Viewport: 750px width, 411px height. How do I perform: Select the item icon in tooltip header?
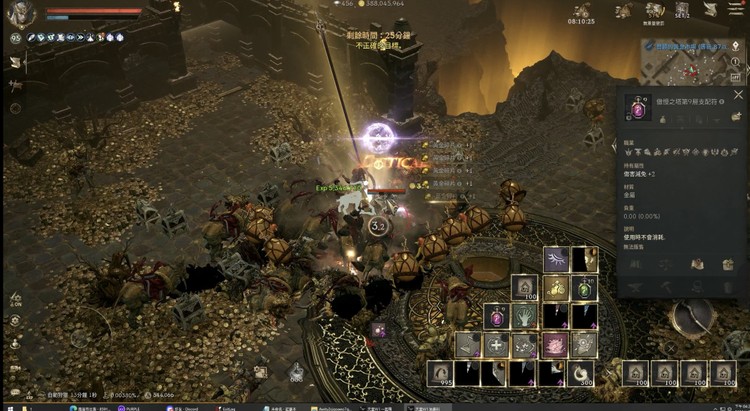(x=637, y=106)
